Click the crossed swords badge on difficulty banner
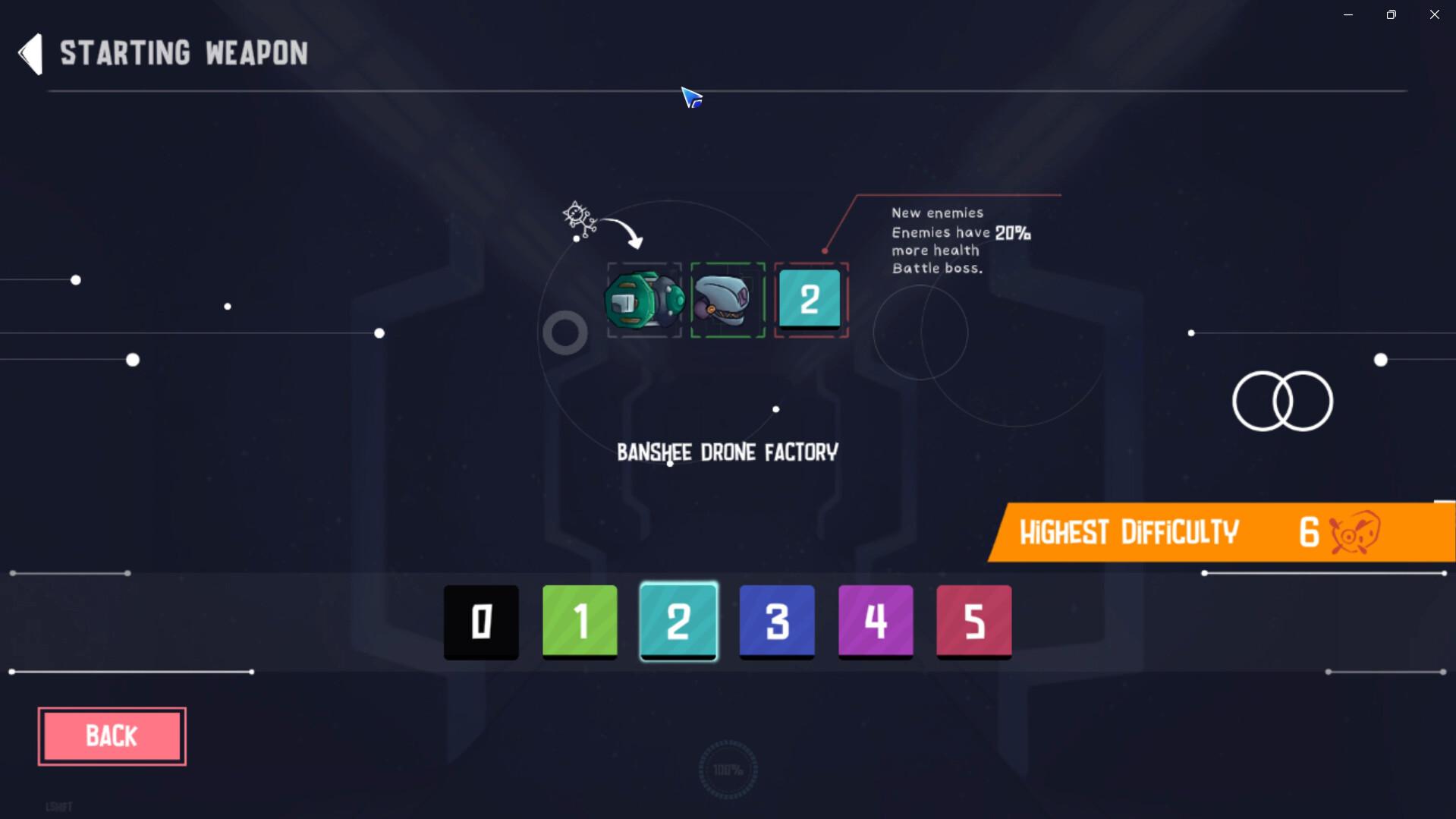Image resolution: width=1456 pixels, height=819 pixels. point(1355,532)
